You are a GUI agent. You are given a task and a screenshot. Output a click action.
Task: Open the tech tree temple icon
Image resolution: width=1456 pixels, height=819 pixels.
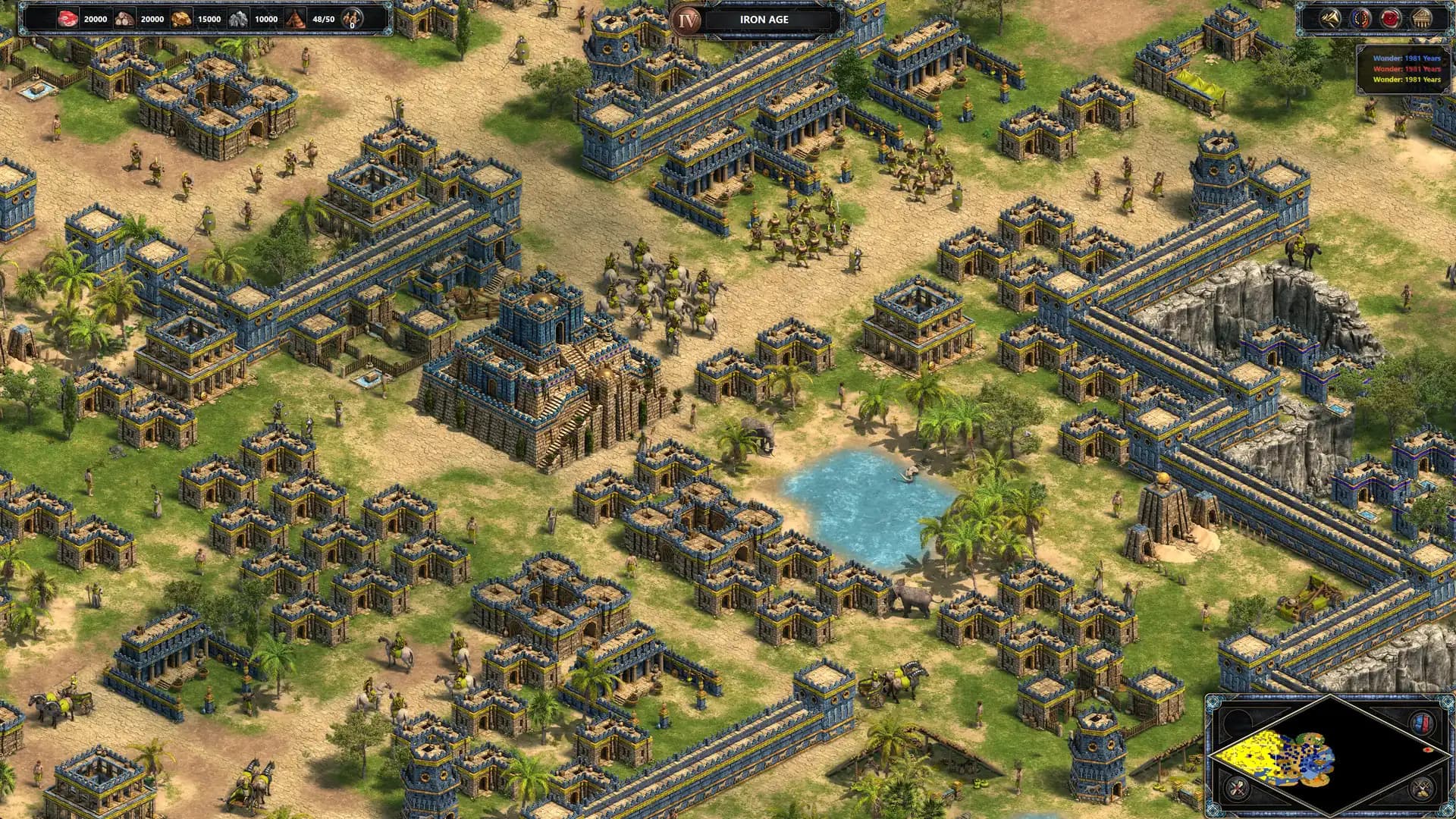1420,18
